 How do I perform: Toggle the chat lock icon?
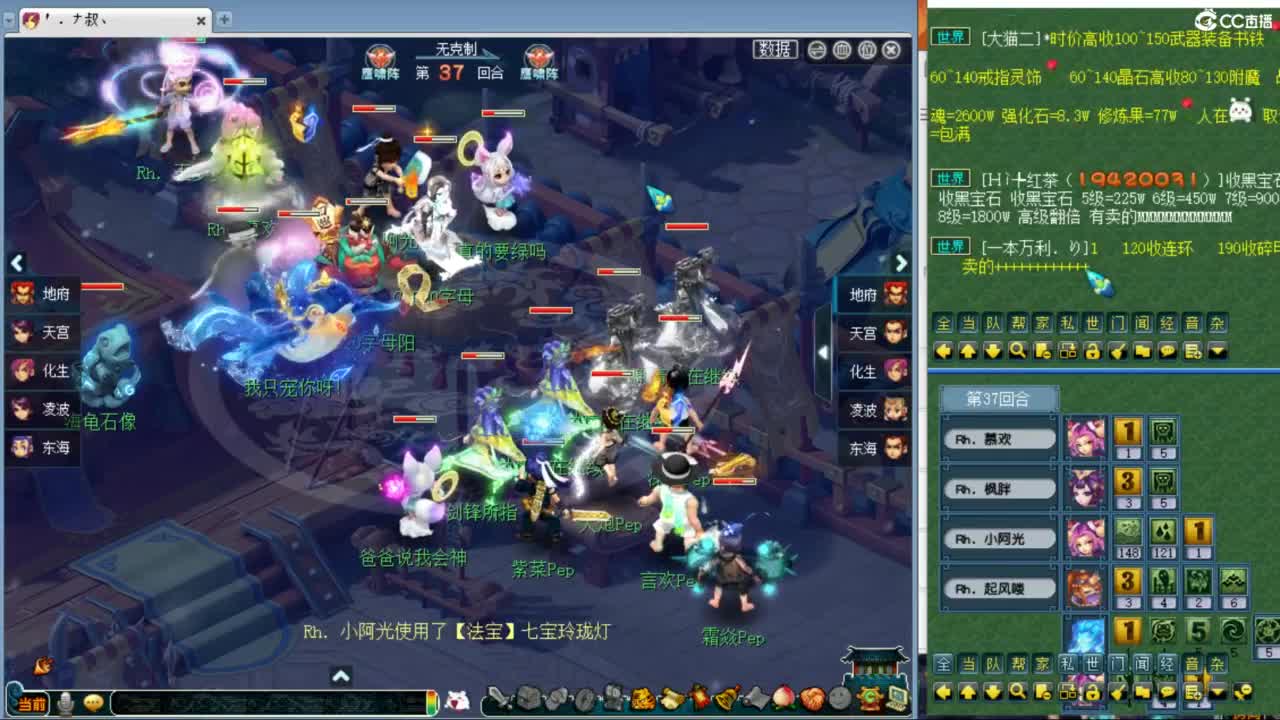point(1093,351)
